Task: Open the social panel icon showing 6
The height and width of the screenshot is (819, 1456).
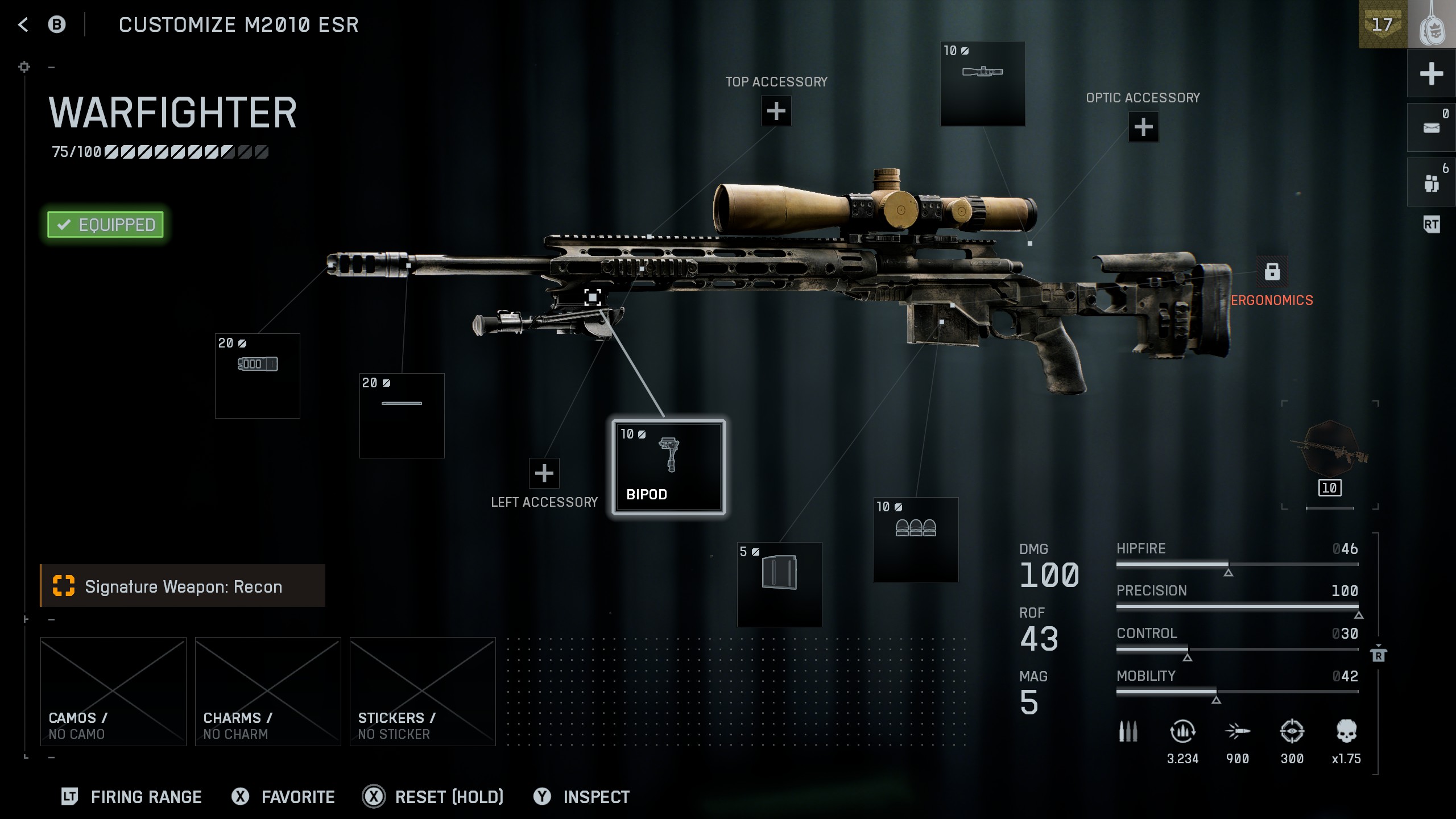Action: point(1431,182)
